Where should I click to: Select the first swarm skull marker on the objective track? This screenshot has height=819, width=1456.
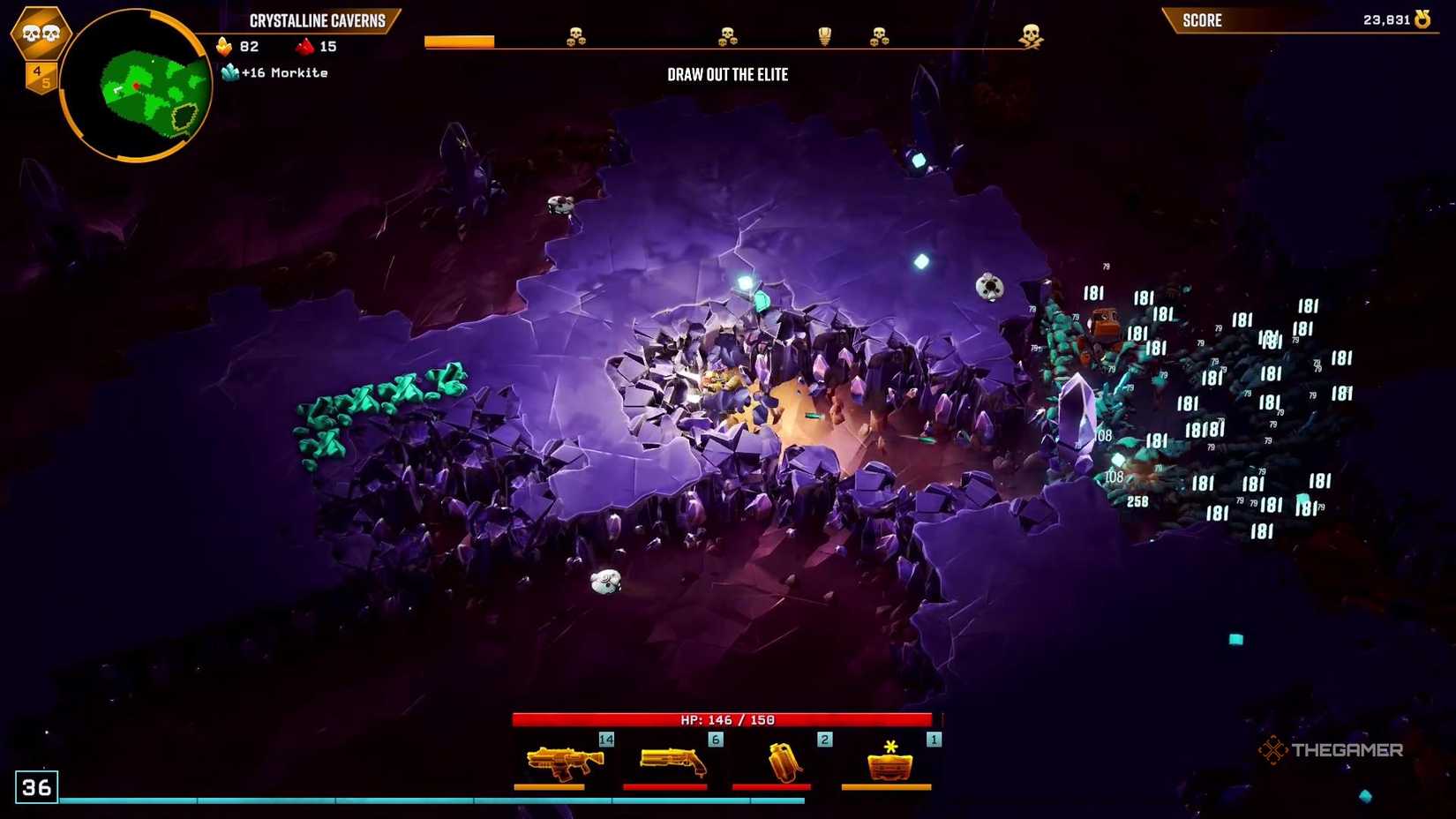pyautogui.click(x=574, y=37)
